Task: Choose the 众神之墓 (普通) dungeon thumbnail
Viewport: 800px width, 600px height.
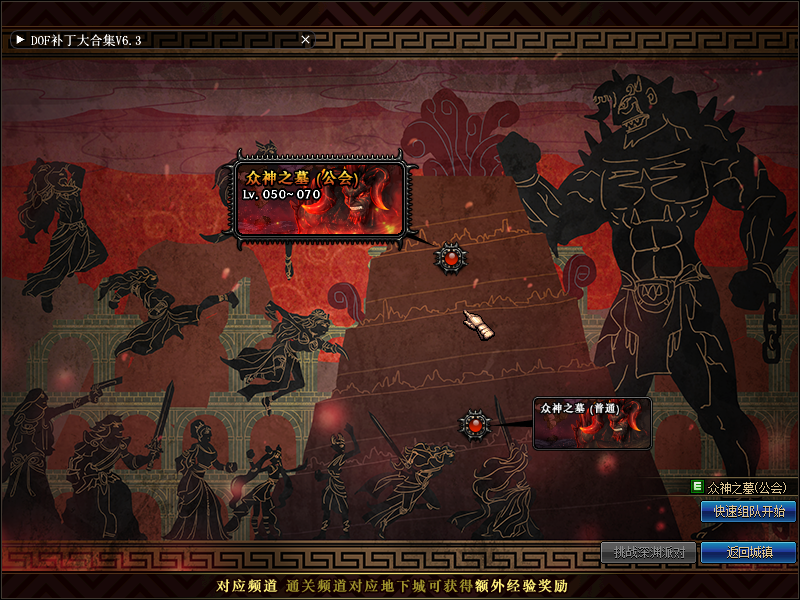Action: coord(592,423)
